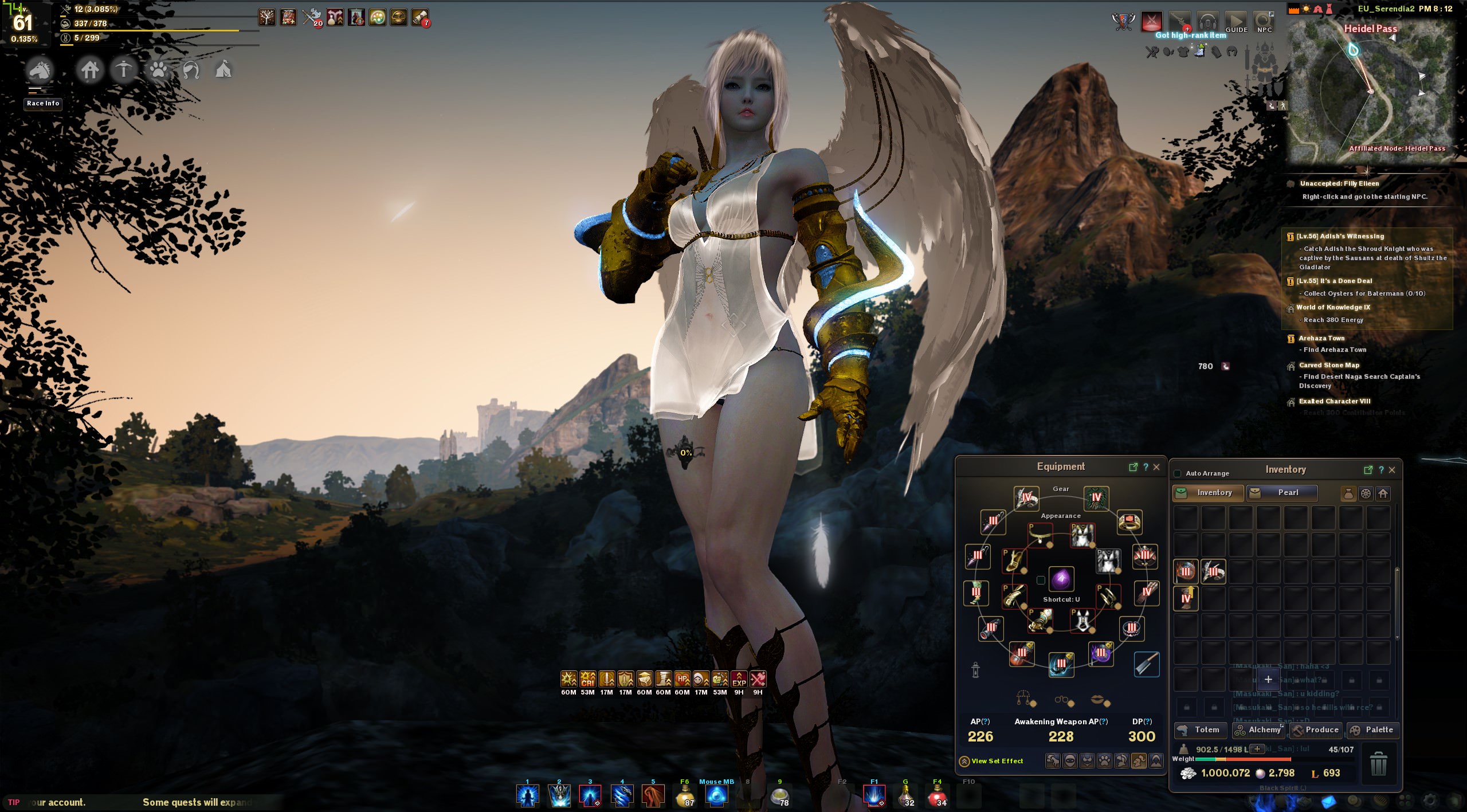Switch to the Inventory tab
The width and height of the screenshot is (1467, 812).
coord(1207,493)
